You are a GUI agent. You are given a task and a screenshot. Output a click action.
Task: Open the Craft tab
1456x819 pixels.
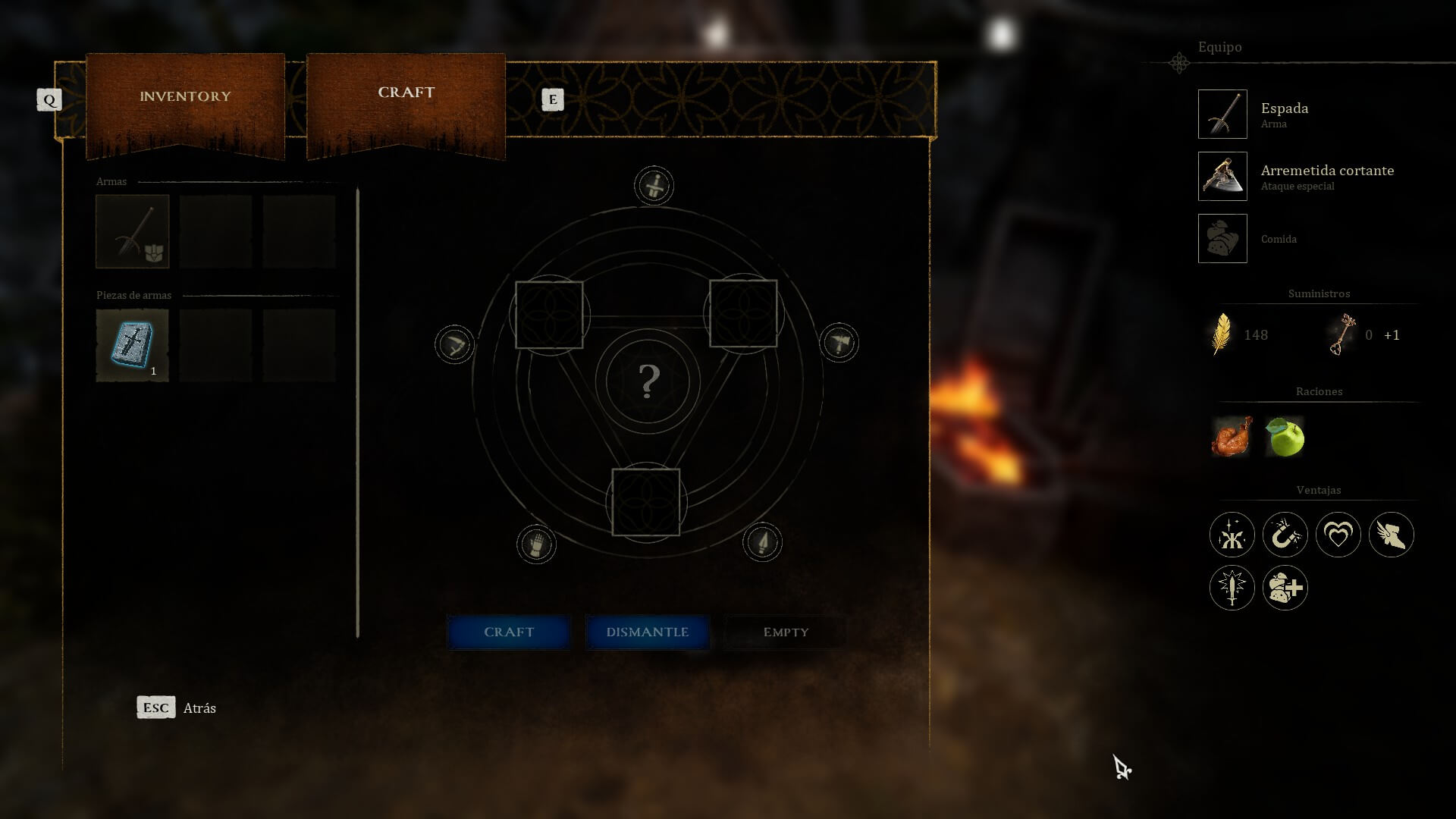tap(406, 93)
